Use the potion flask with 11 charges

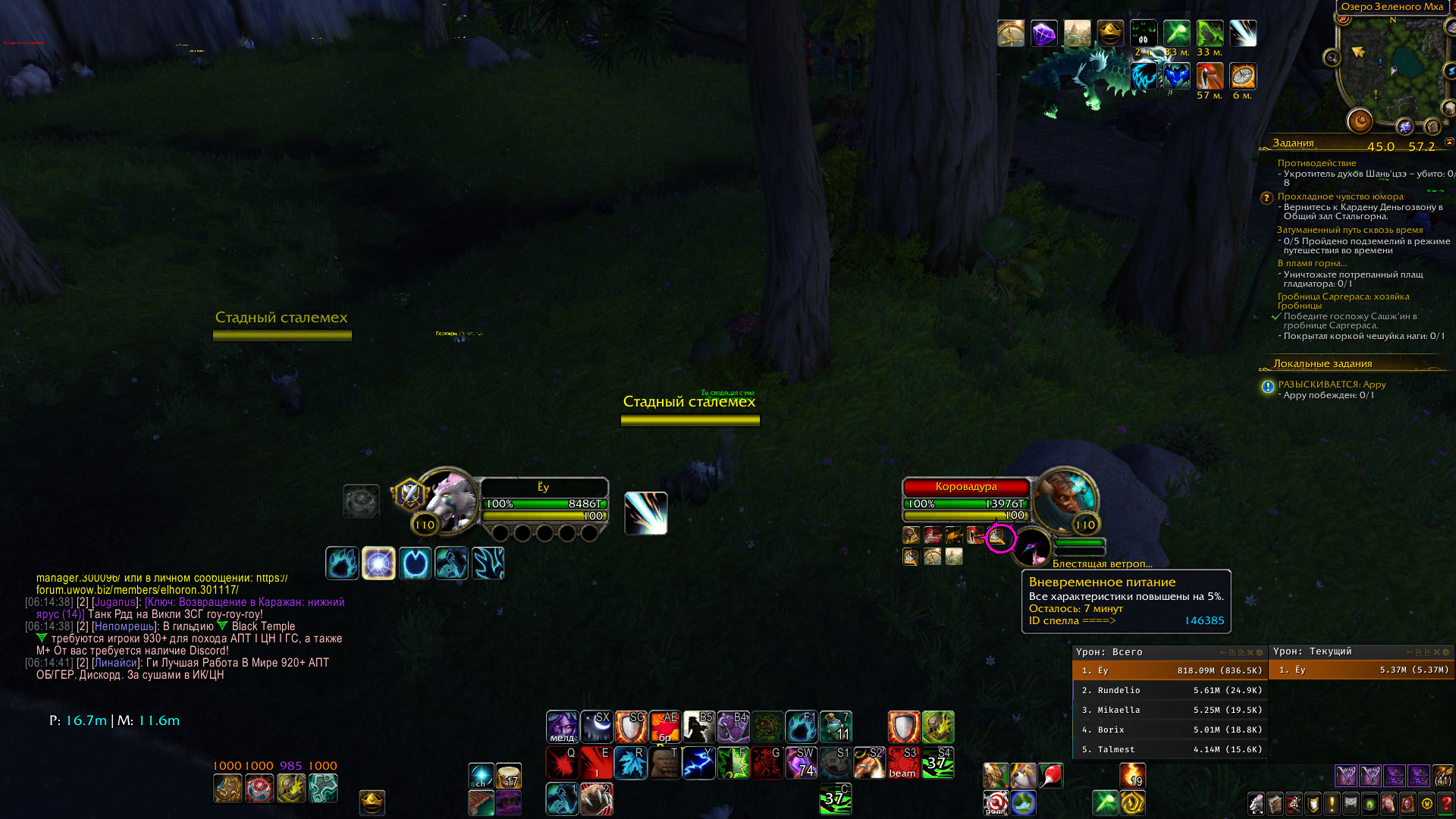click(x=836, y=726)
